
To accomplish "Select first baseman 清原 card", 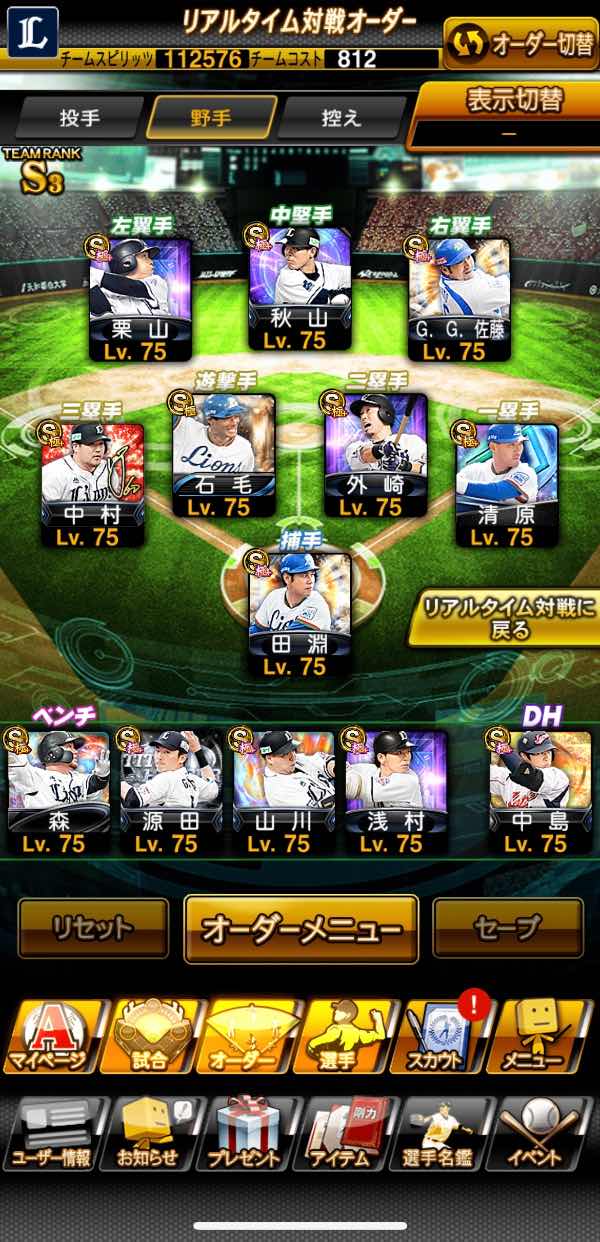I will point(505,485).
